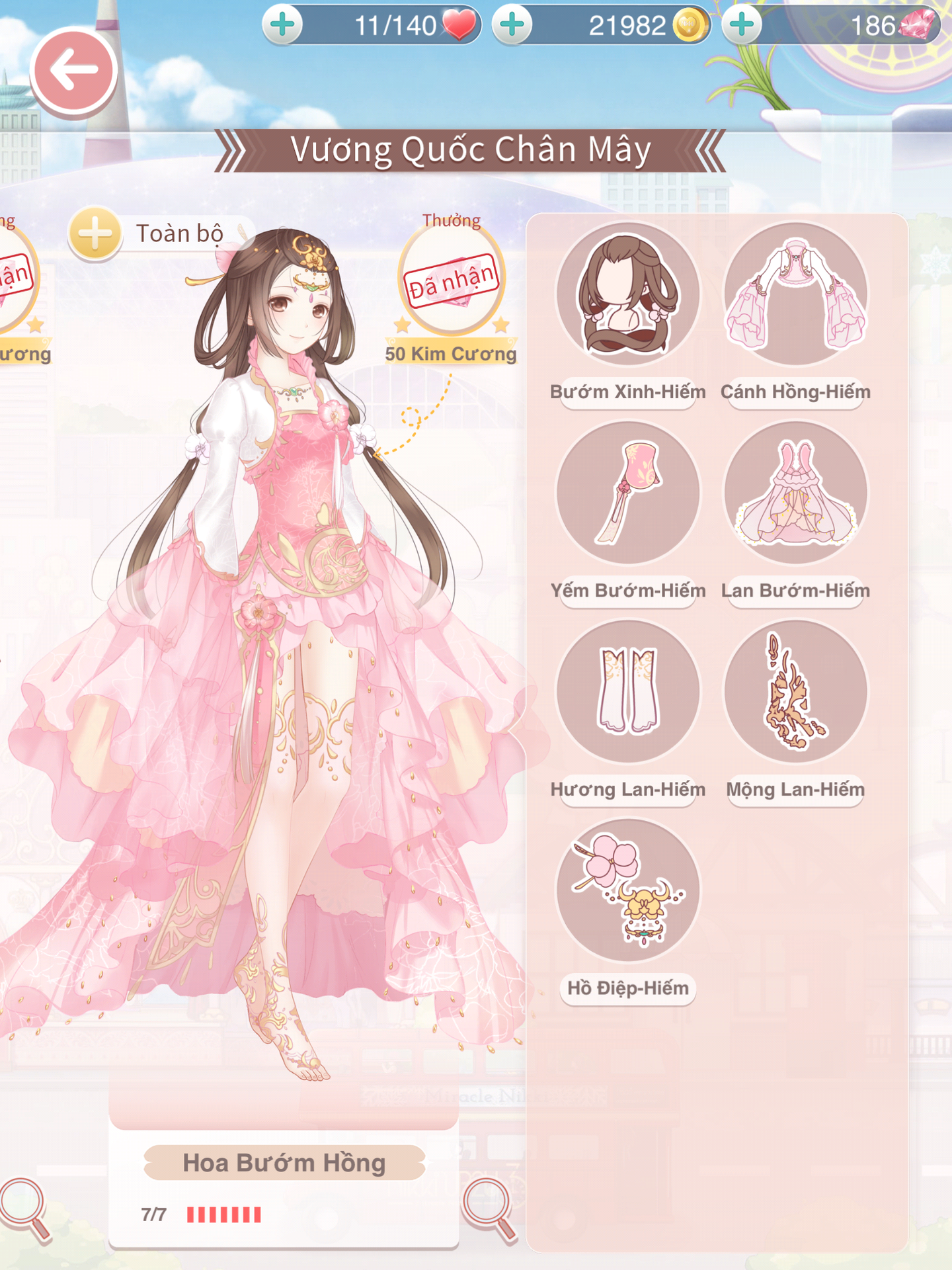Select the Bướm Xinh hair item
The width and height of the screenshot is (952, 1270).
(627, 294)
